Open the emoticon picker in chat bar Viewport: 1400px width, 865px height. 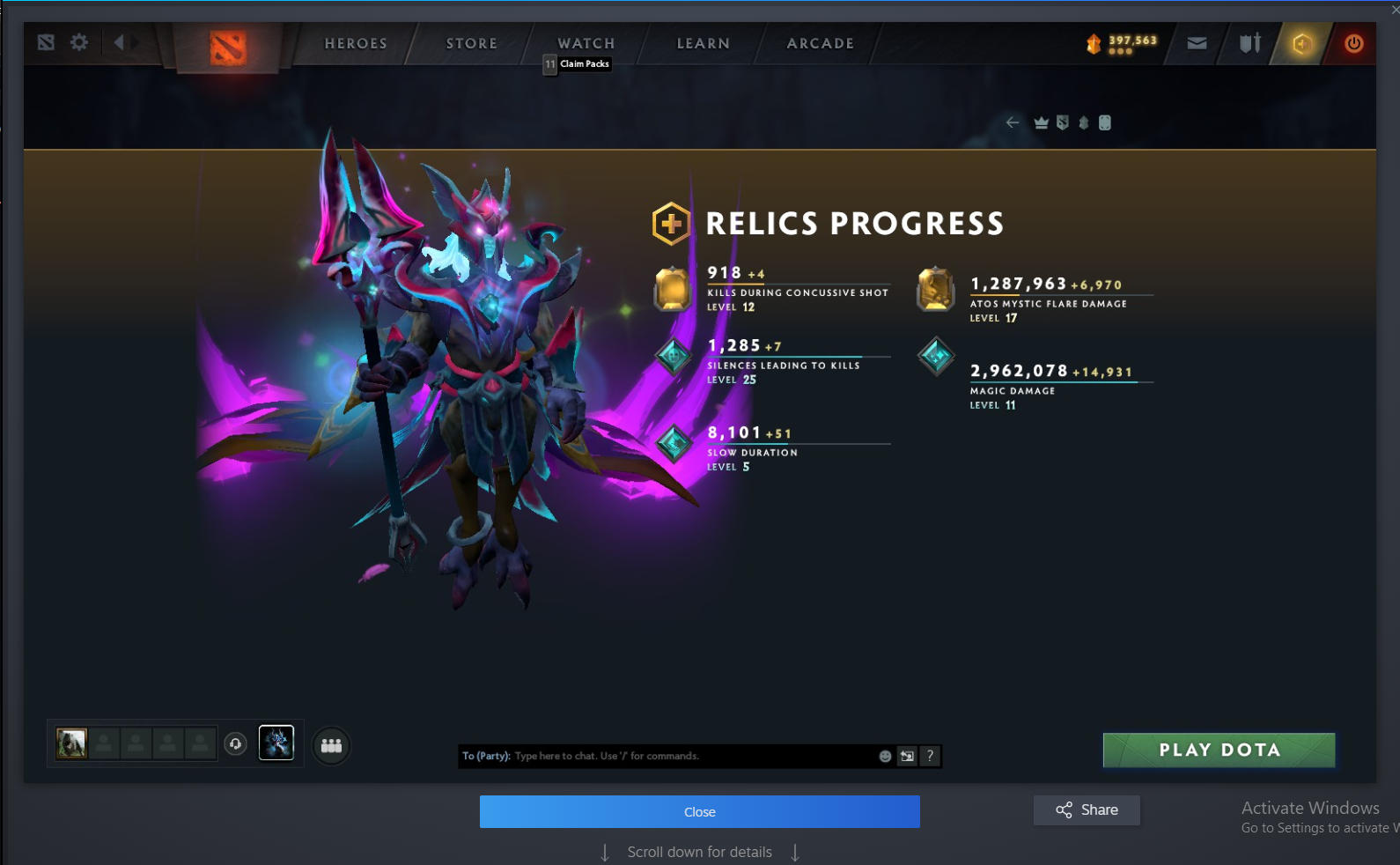(x=884, y=756)
